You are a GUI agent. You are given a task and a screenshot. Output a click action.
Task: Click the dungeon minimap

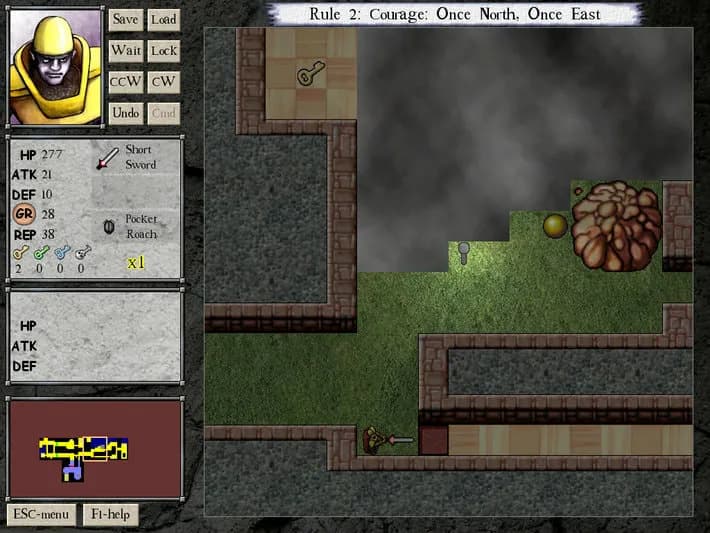(95, 449)
